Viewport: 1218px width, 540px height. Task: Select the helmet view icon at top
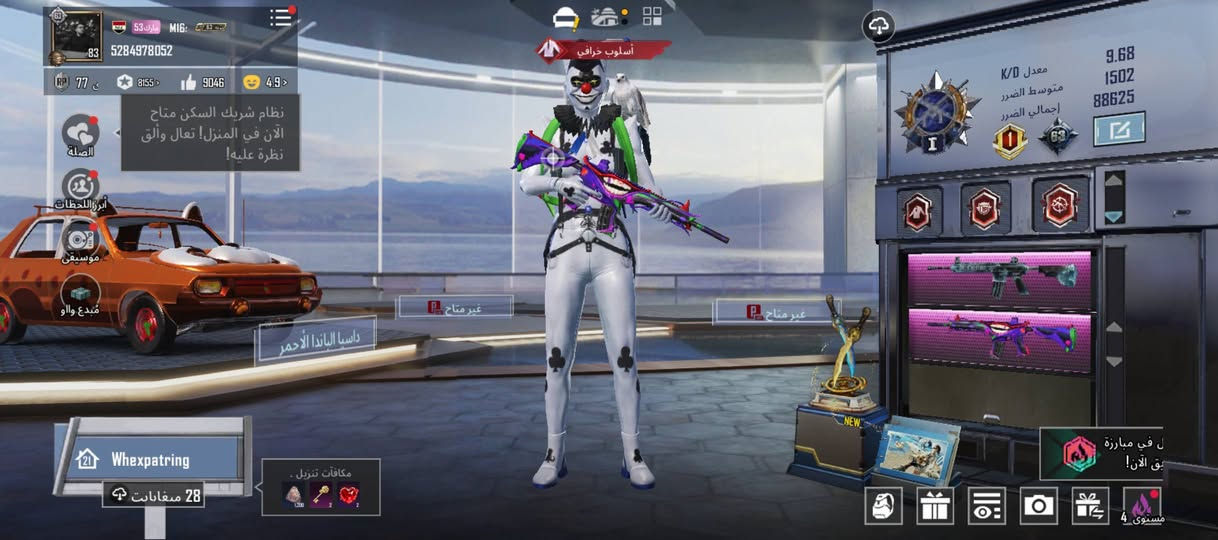coord(566,17)
